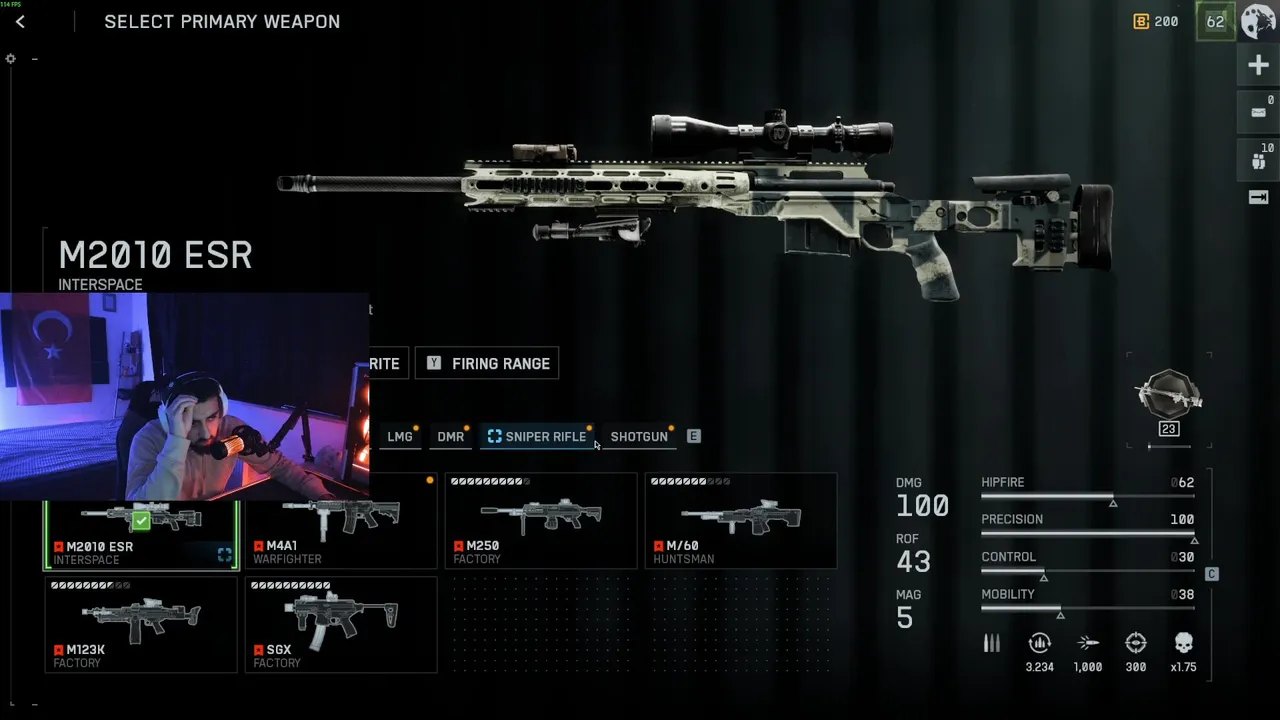Choose the M4A1 Warfighter weapon tile
This screenshot has height=720, width=1280.
click(x=341, y=521)
